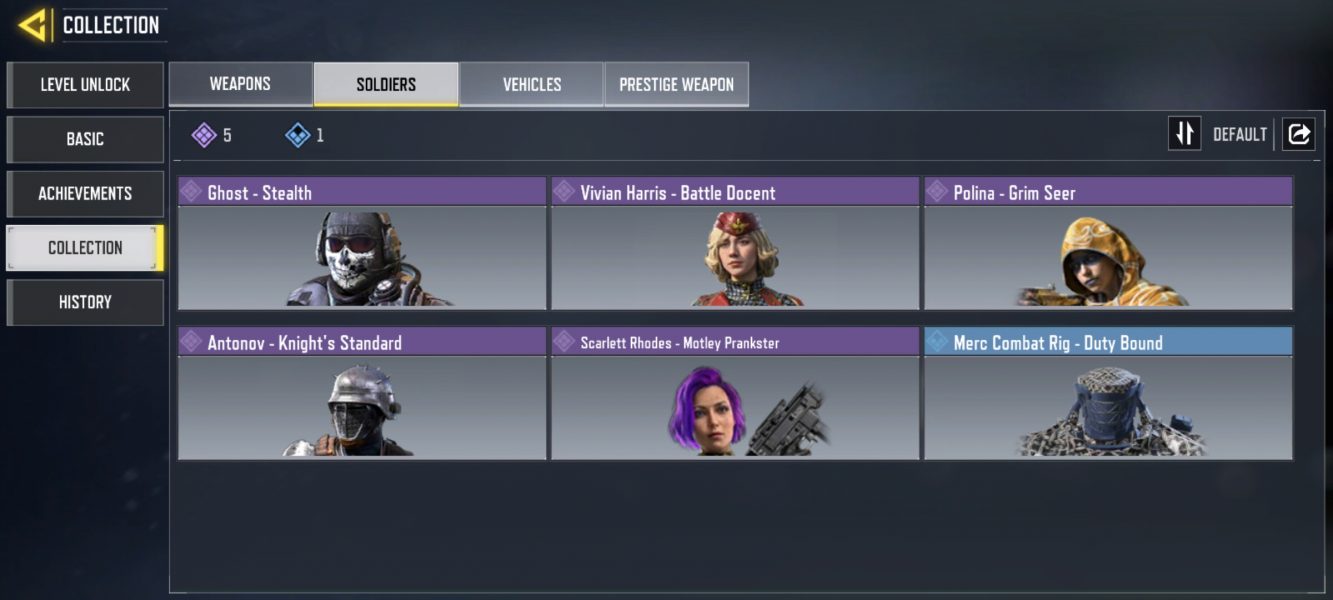Open the Level Unlock section
The image size is (1333, 600).
pos(85,85)
